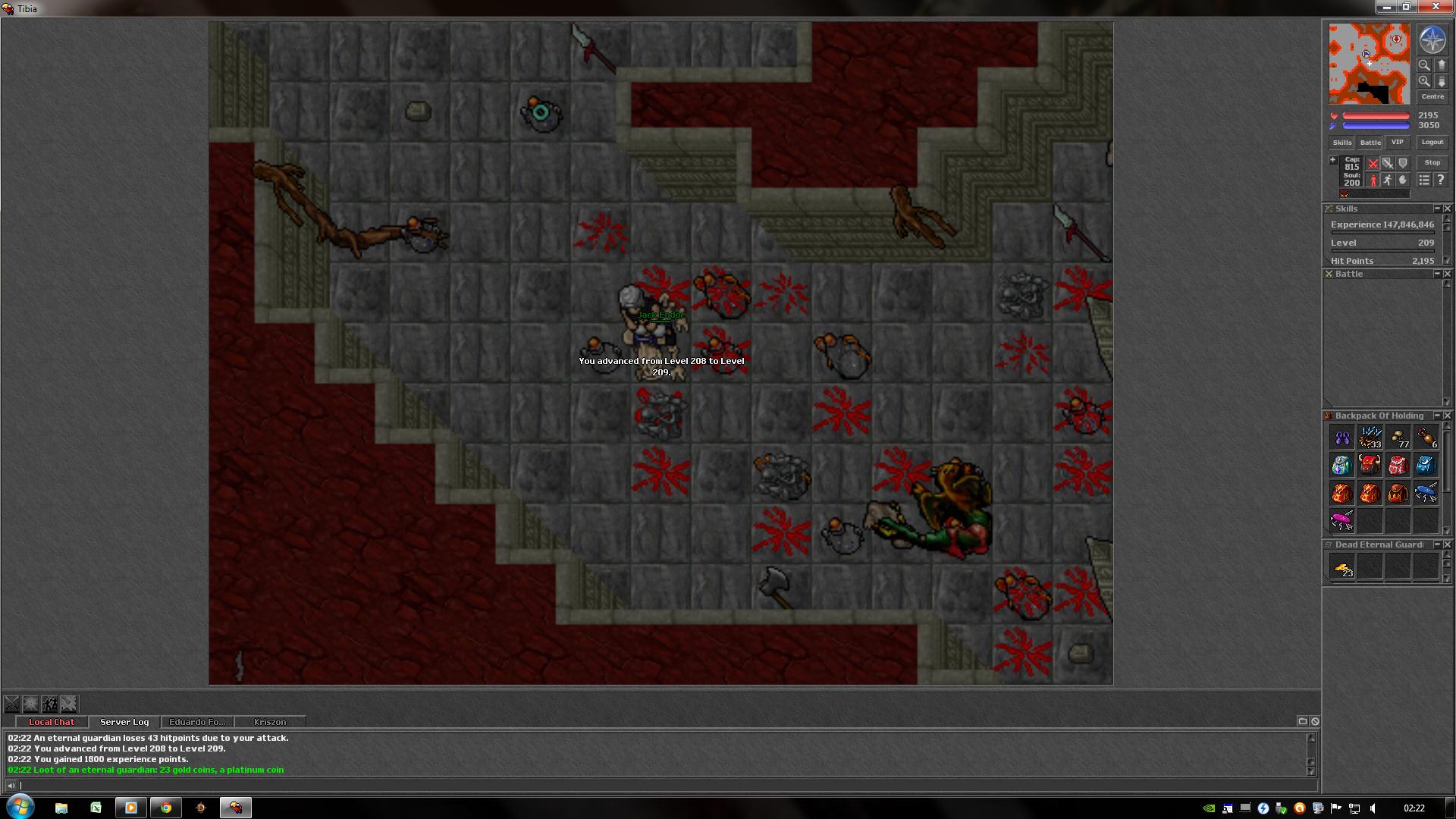Open the Battle list button
Viewport: 1456px width, 819px height.
point(1370,143)
